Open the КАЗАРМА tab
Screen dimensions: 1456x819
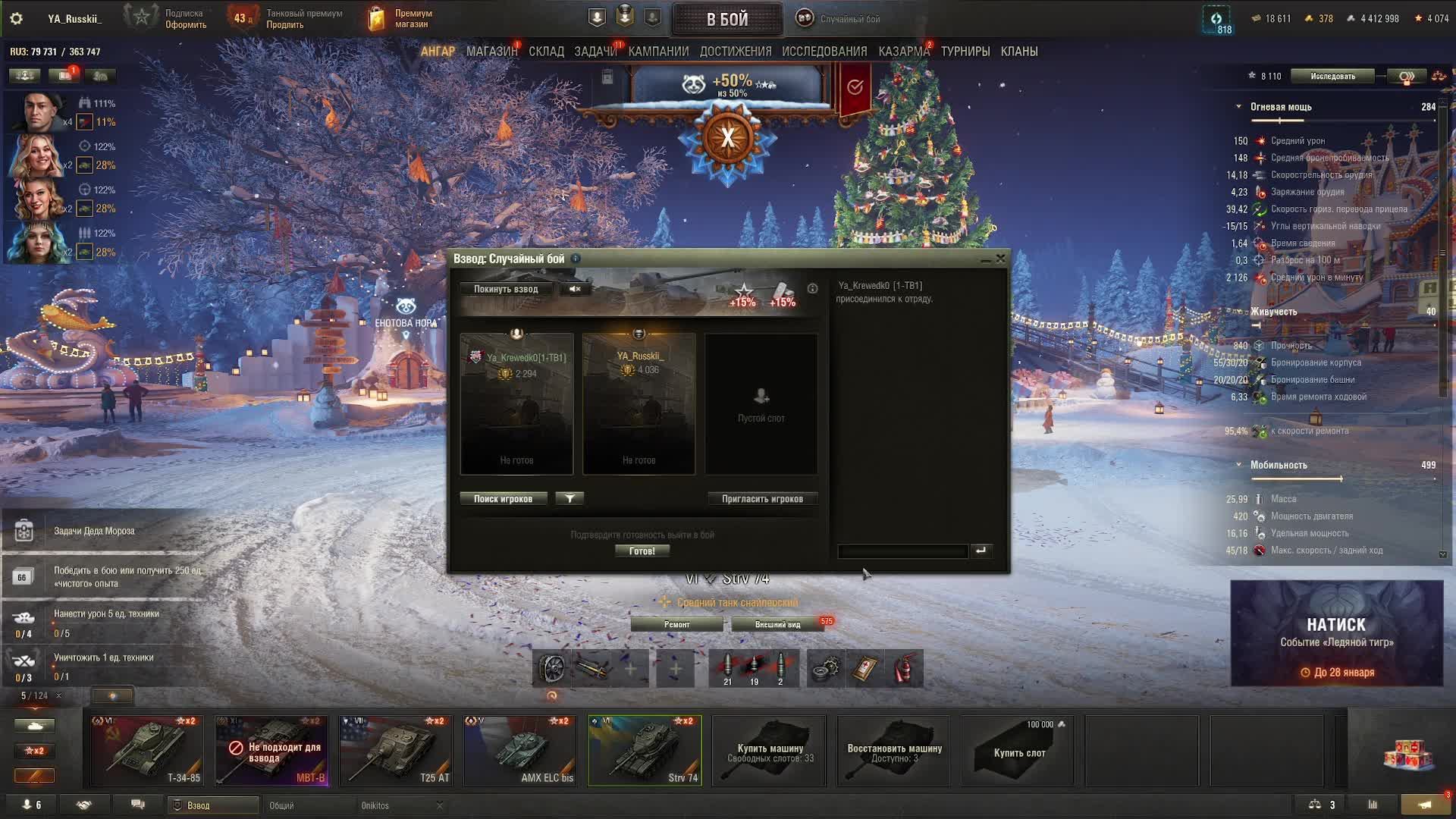904,52
